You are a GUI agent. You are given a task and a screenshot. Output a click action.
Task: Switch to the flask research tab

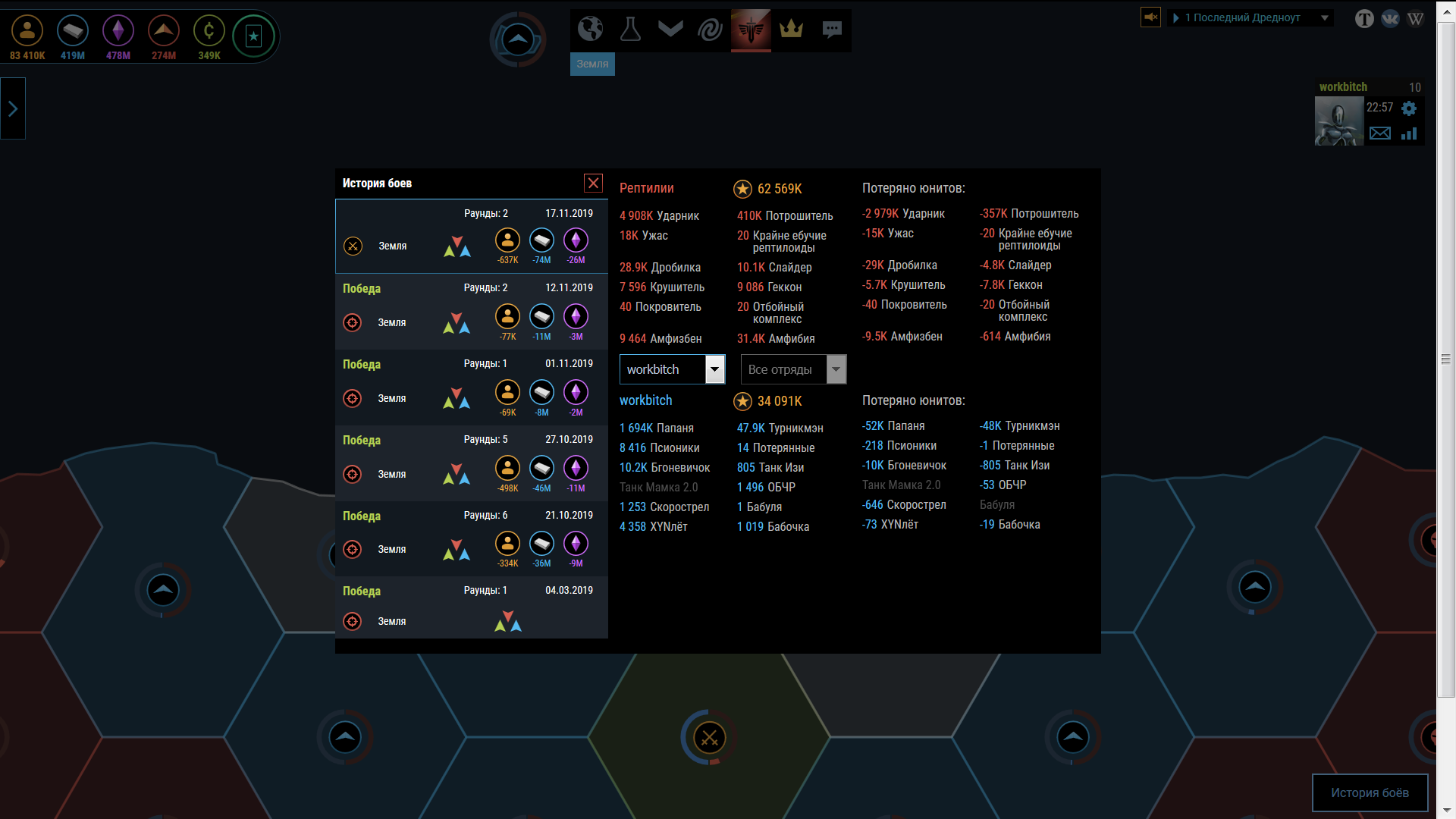click(x=630, y=30)
